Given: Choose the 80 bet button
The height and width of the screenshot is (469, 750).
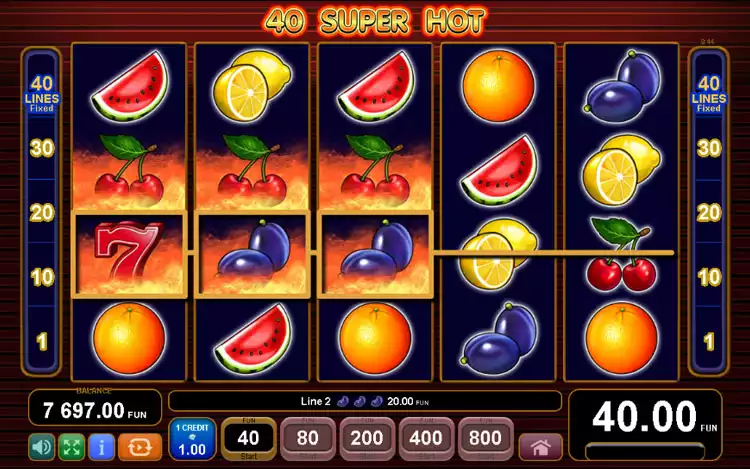Looking at the screenshot, I should [x=308, y=438].
